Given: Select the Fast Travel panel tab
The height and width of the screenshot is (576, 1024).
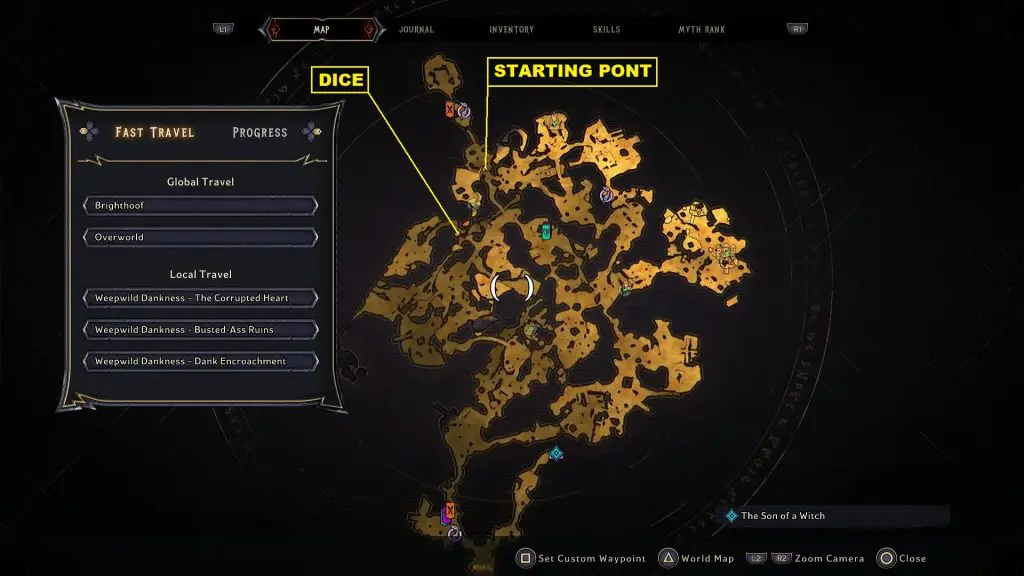Looking at the screenshot, I should pyautogui.click(x=154, y=132).
